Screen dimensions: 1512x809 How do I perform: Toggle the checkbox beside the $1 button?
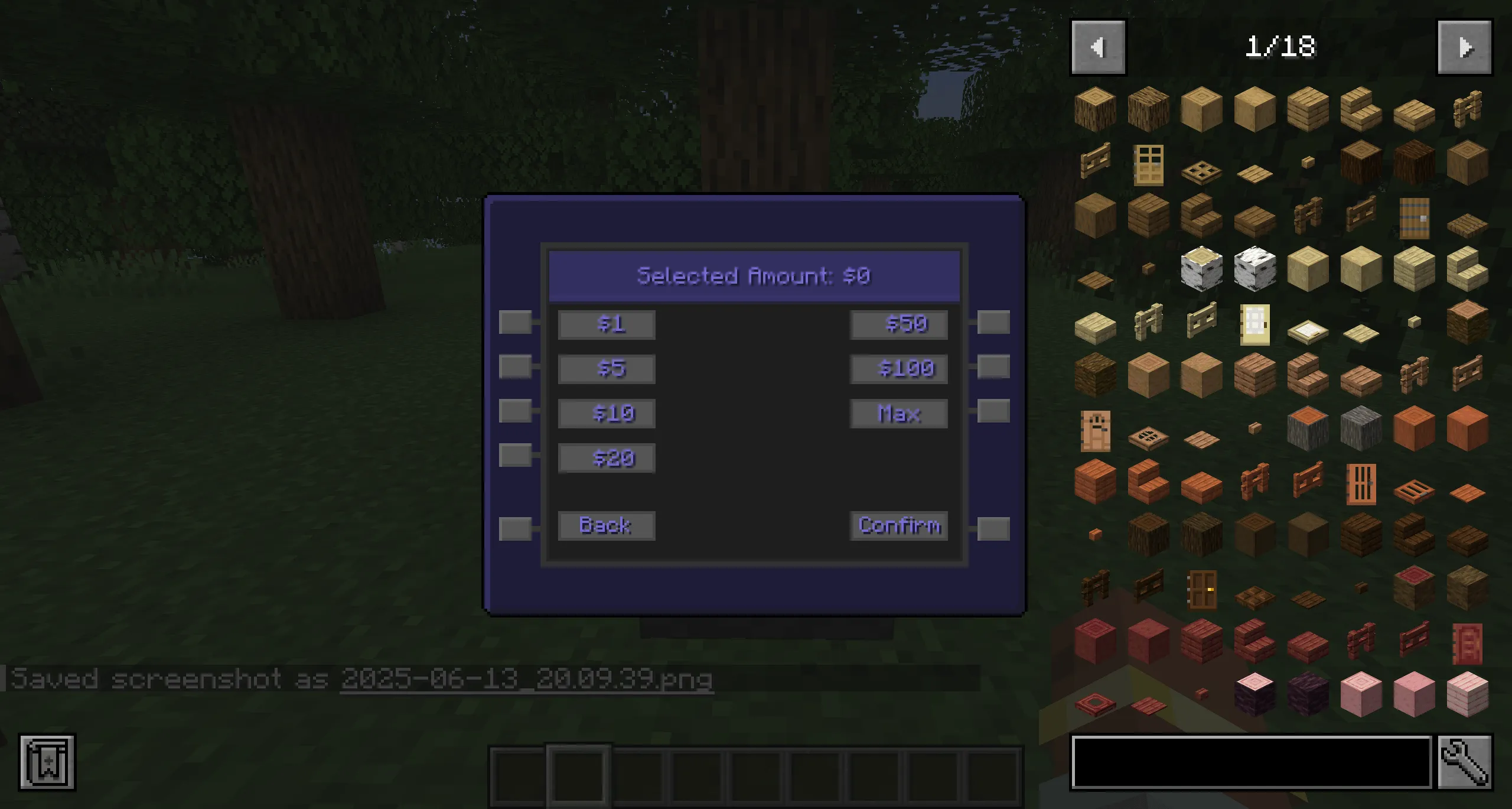point(516,323)
